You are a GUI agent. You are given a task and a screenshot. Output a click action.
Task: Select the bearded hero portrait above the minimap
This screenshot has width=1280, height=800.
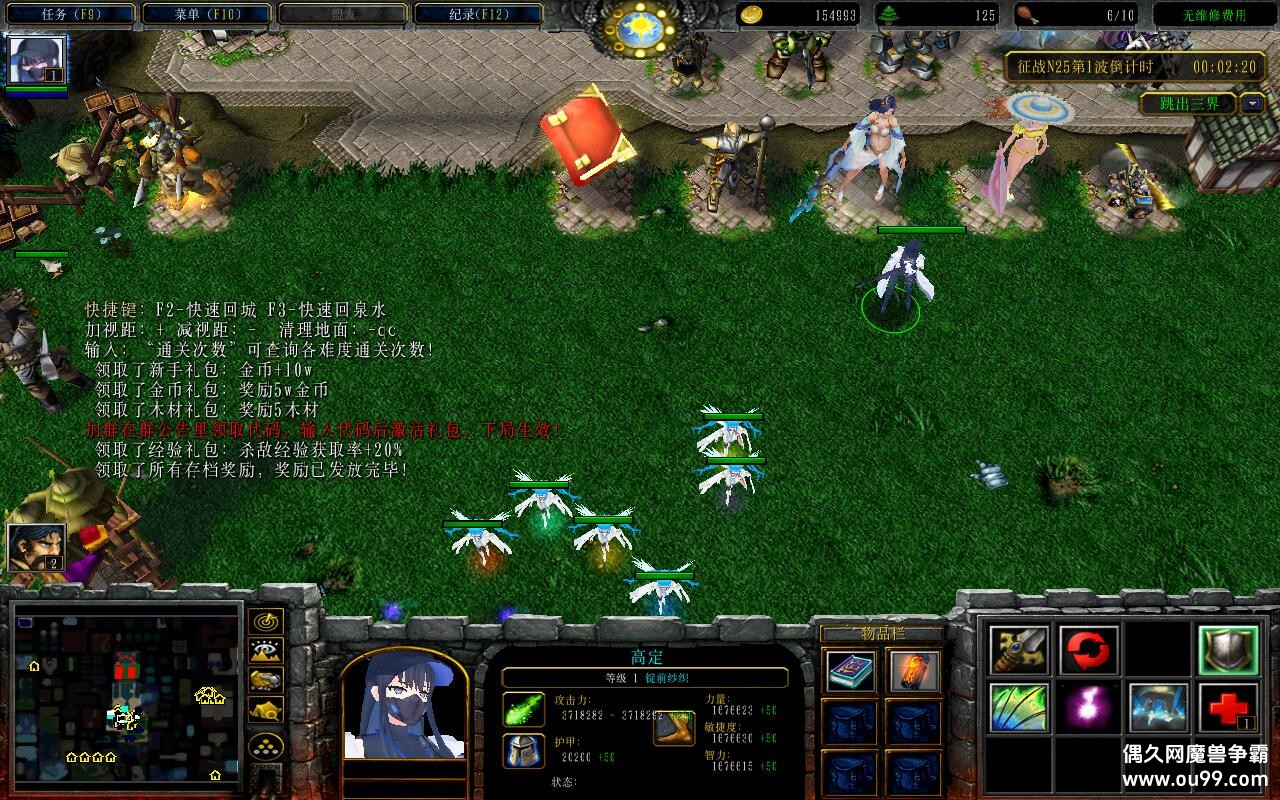(x=37, y=547)
